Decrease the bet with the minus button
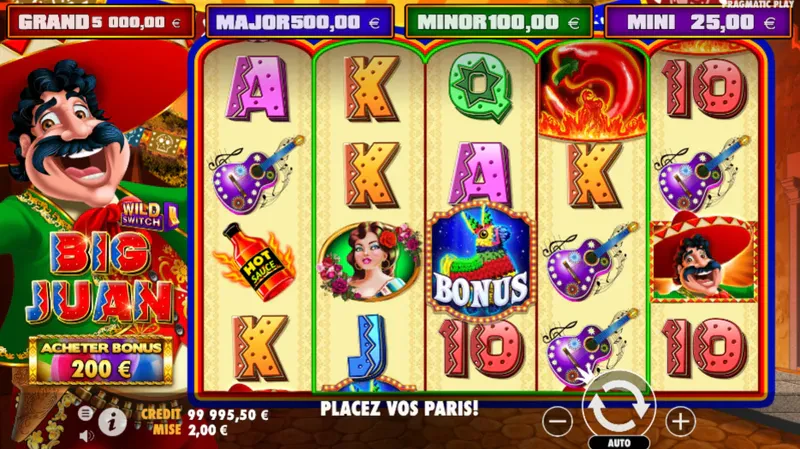 click(x=557, y=422)
